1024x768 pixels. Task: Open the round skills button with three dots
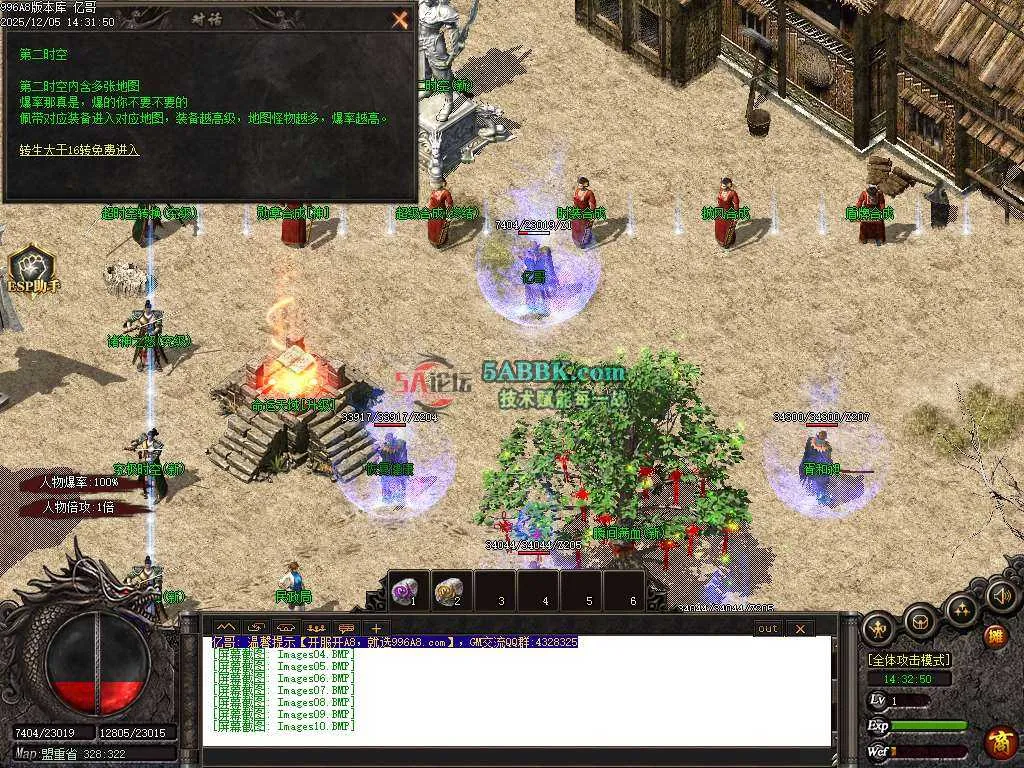961,608
